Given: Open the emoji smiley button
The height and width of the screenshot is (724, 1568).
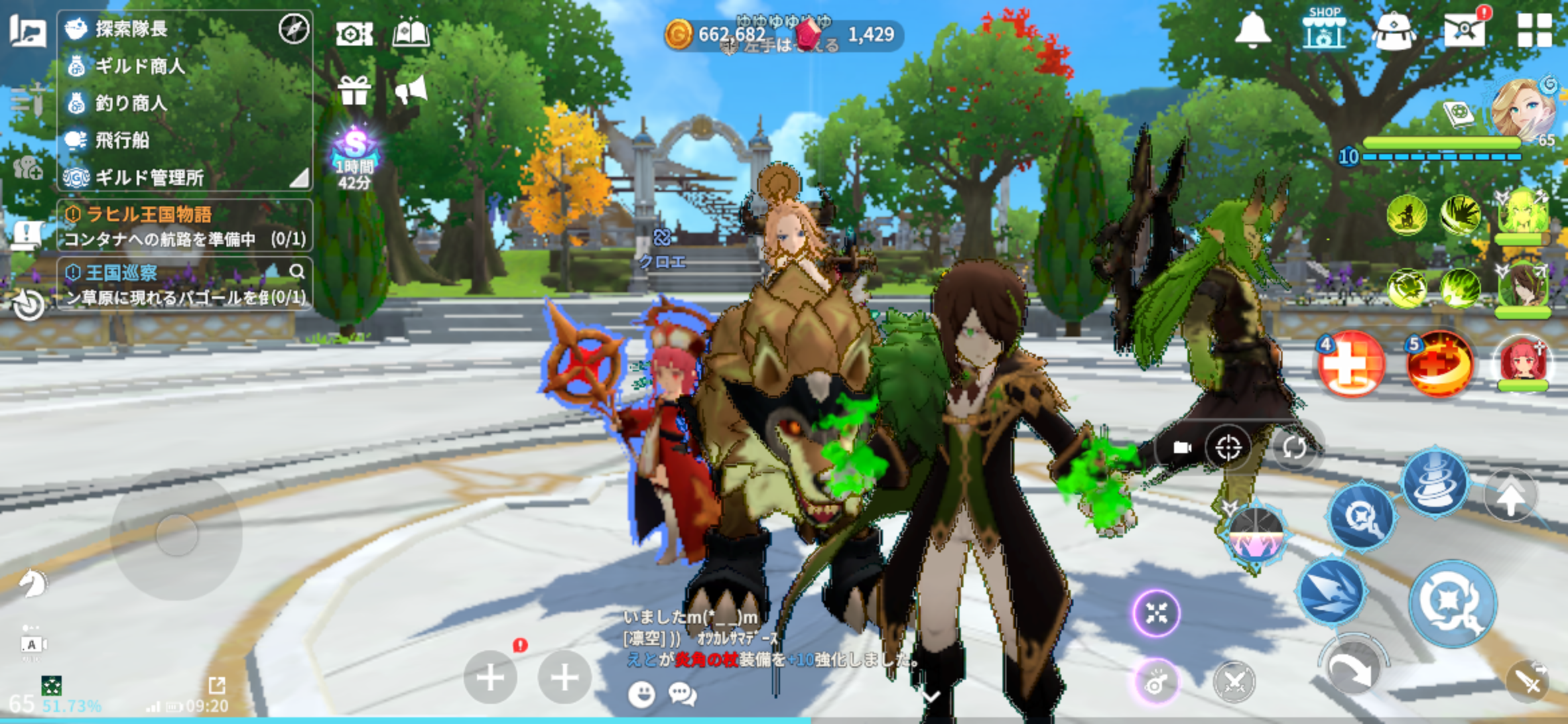Looking at the screenshot, I should point(641,694).
